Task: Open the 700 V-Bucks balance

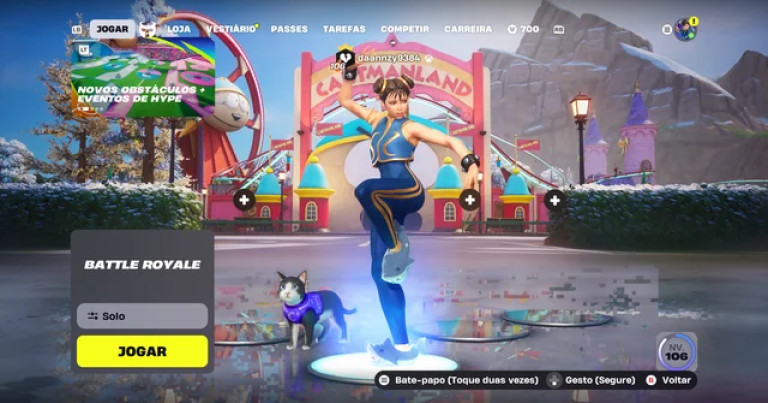Action: pyautogui.click(x=524, y=29)
